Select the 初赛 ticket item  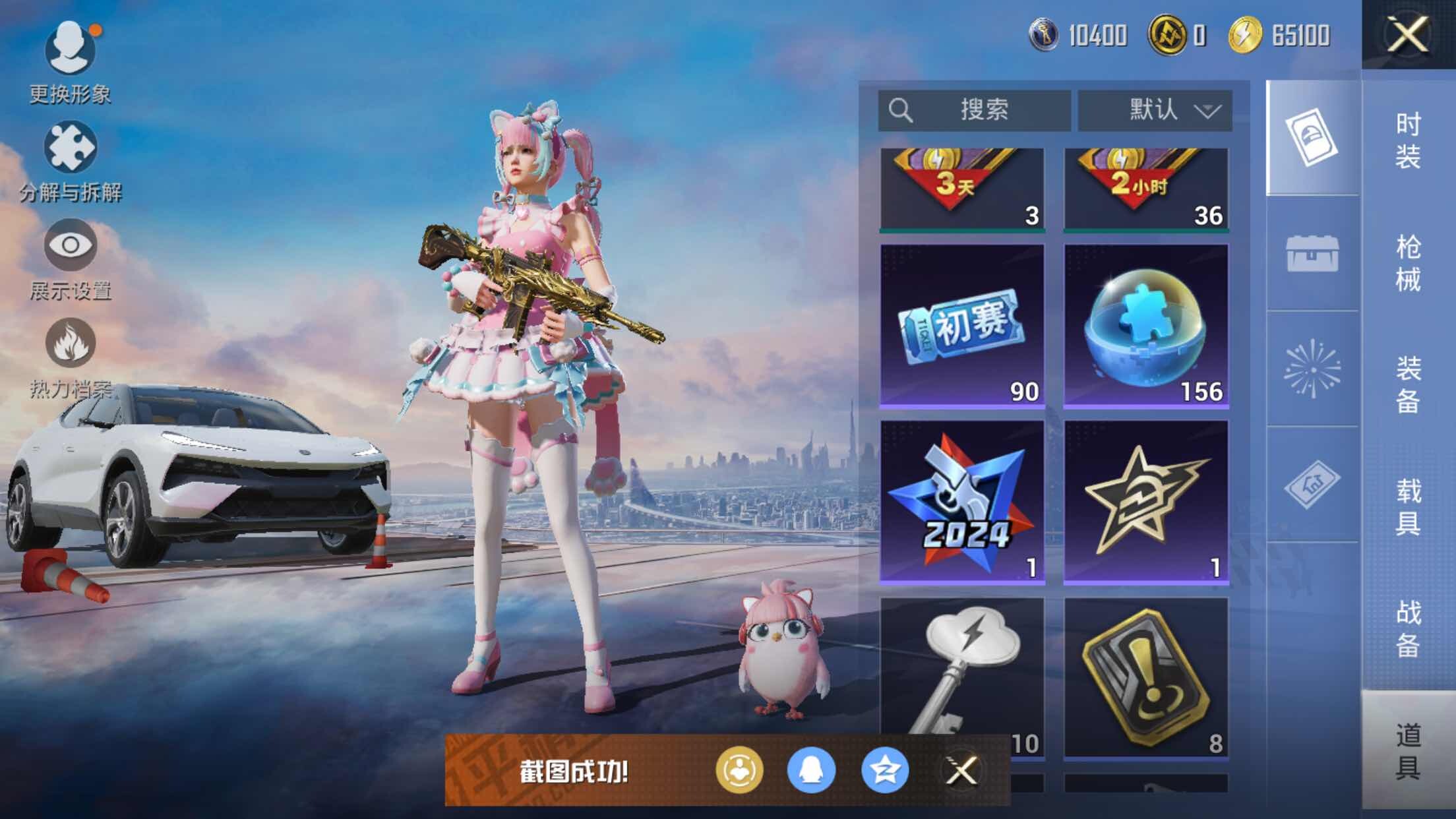962,326
